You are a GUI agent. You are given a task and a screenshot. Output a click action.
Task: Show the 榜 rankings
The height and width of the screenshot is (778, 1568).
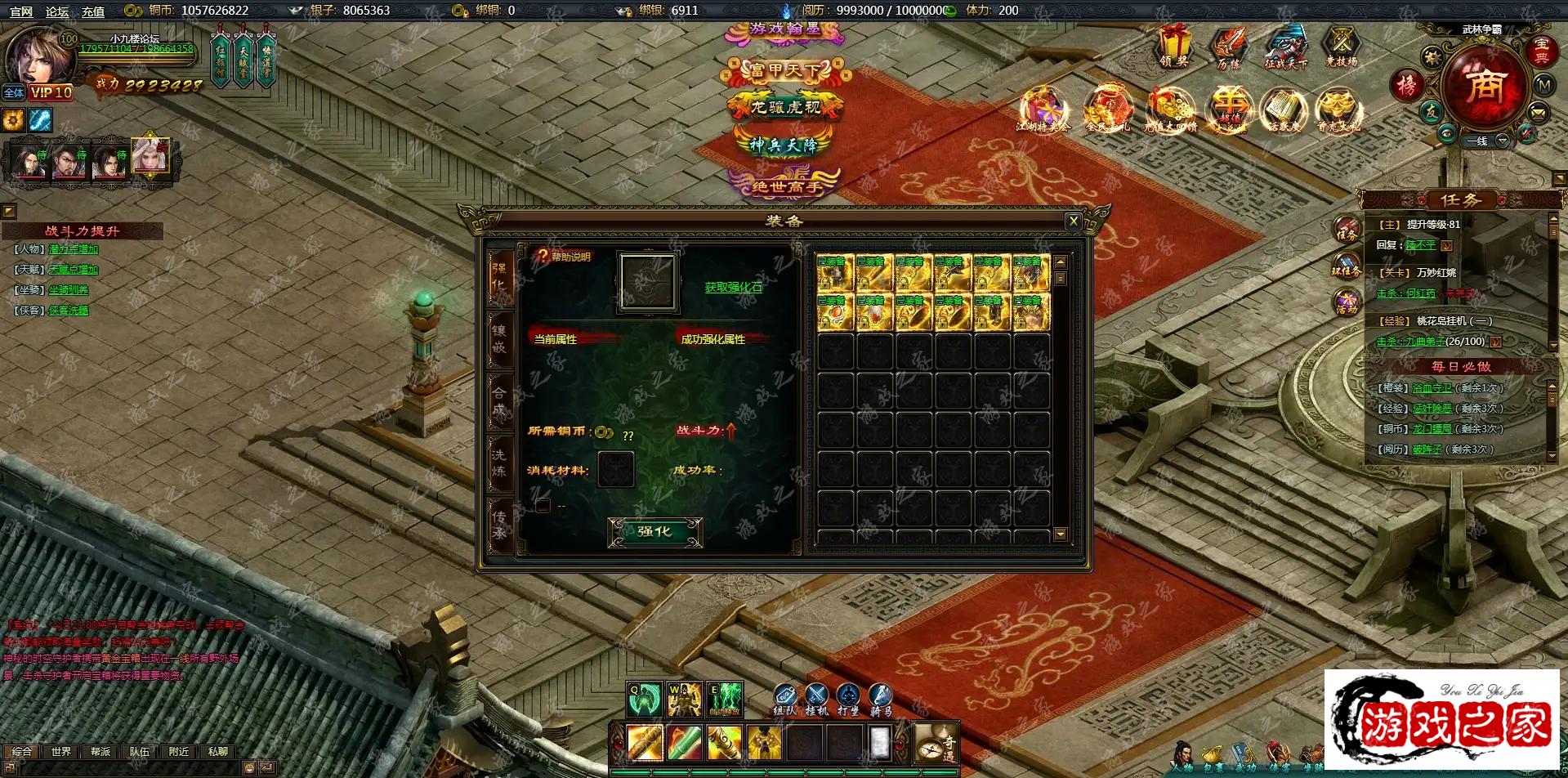(1407, 85)
